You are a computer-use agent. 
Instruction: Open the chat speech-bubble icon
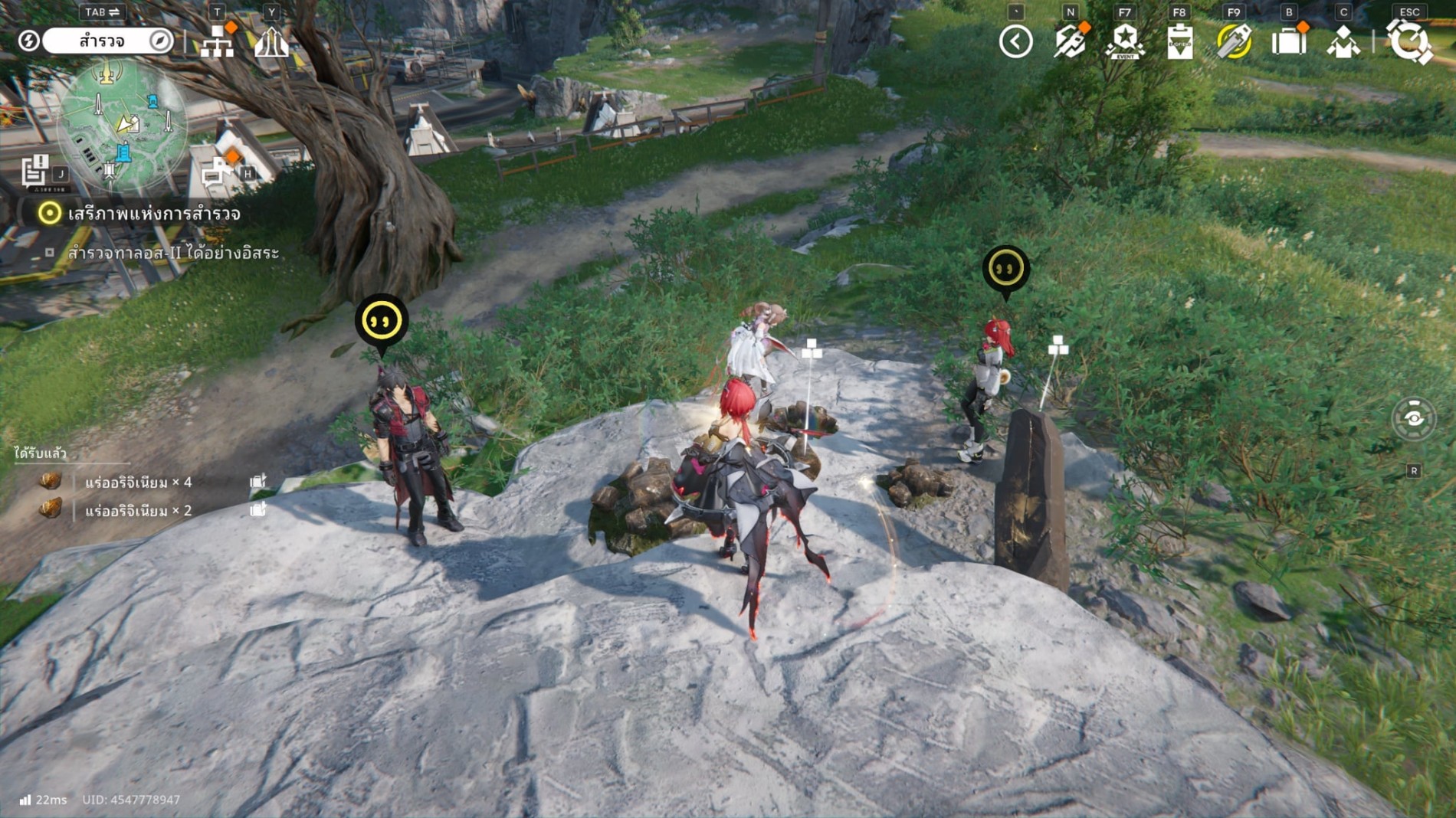click(x=217, y=172)
